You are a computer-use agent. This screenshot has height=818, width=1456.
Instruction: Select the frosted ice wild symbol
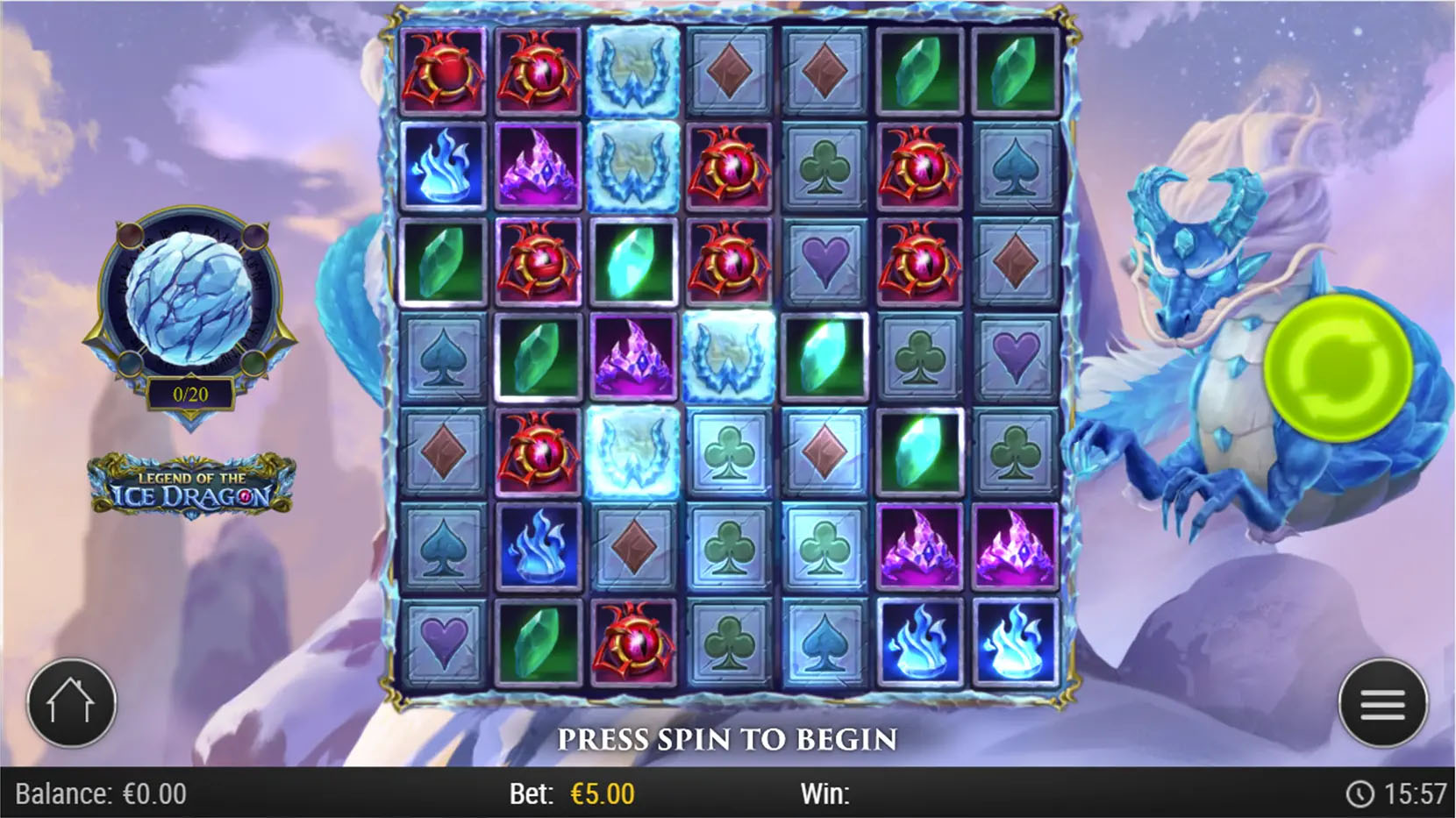click(x=635, y=74)
